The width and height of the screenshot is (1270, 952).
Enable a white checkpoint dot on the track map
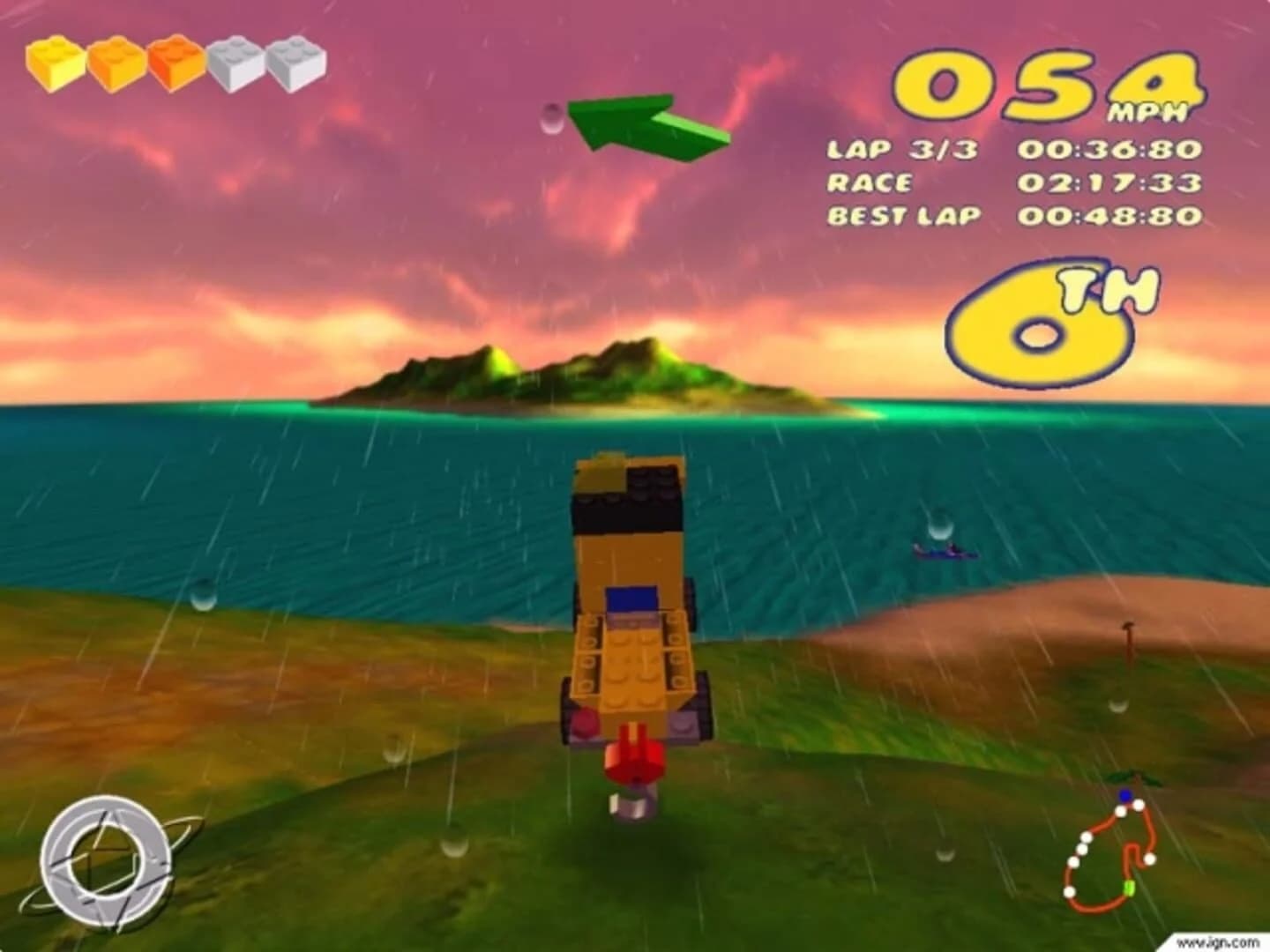tap(1151, 858)
